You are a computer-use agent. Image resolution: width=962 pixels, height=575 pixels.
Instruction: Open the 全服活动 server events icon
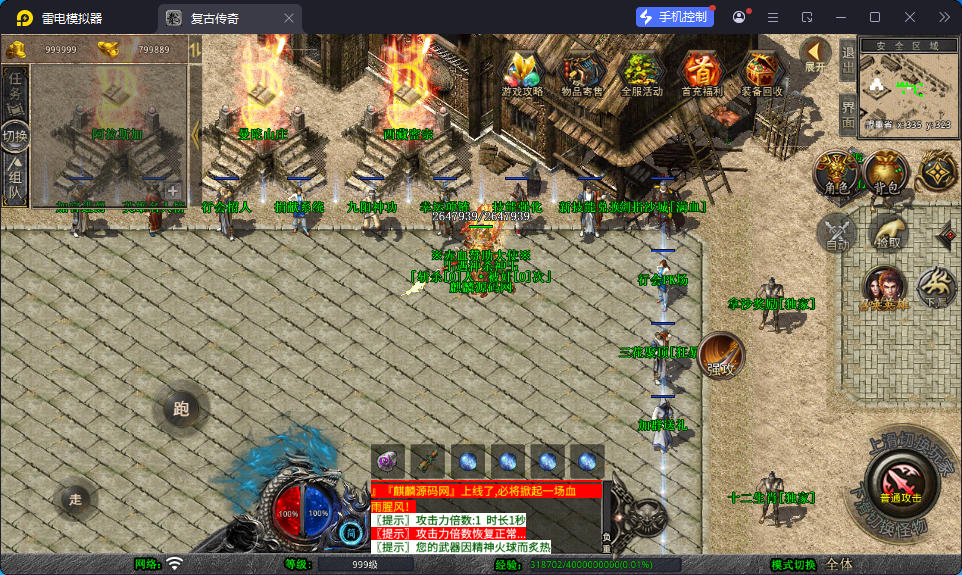coord(642,73)
